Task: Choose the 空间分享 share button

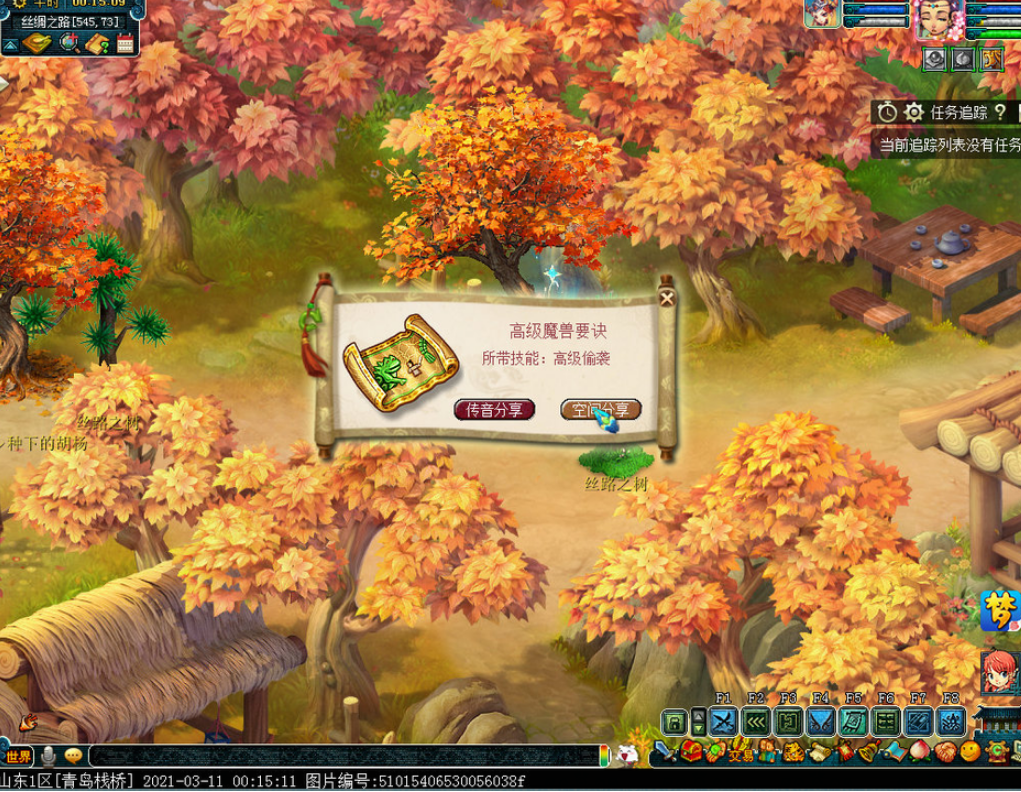Action: [600, 410]
